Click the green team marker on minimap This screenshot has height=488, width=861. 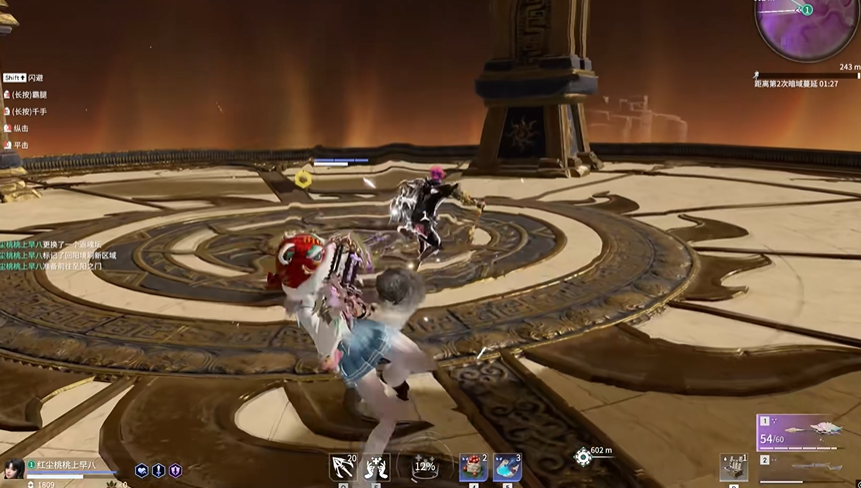807,10
